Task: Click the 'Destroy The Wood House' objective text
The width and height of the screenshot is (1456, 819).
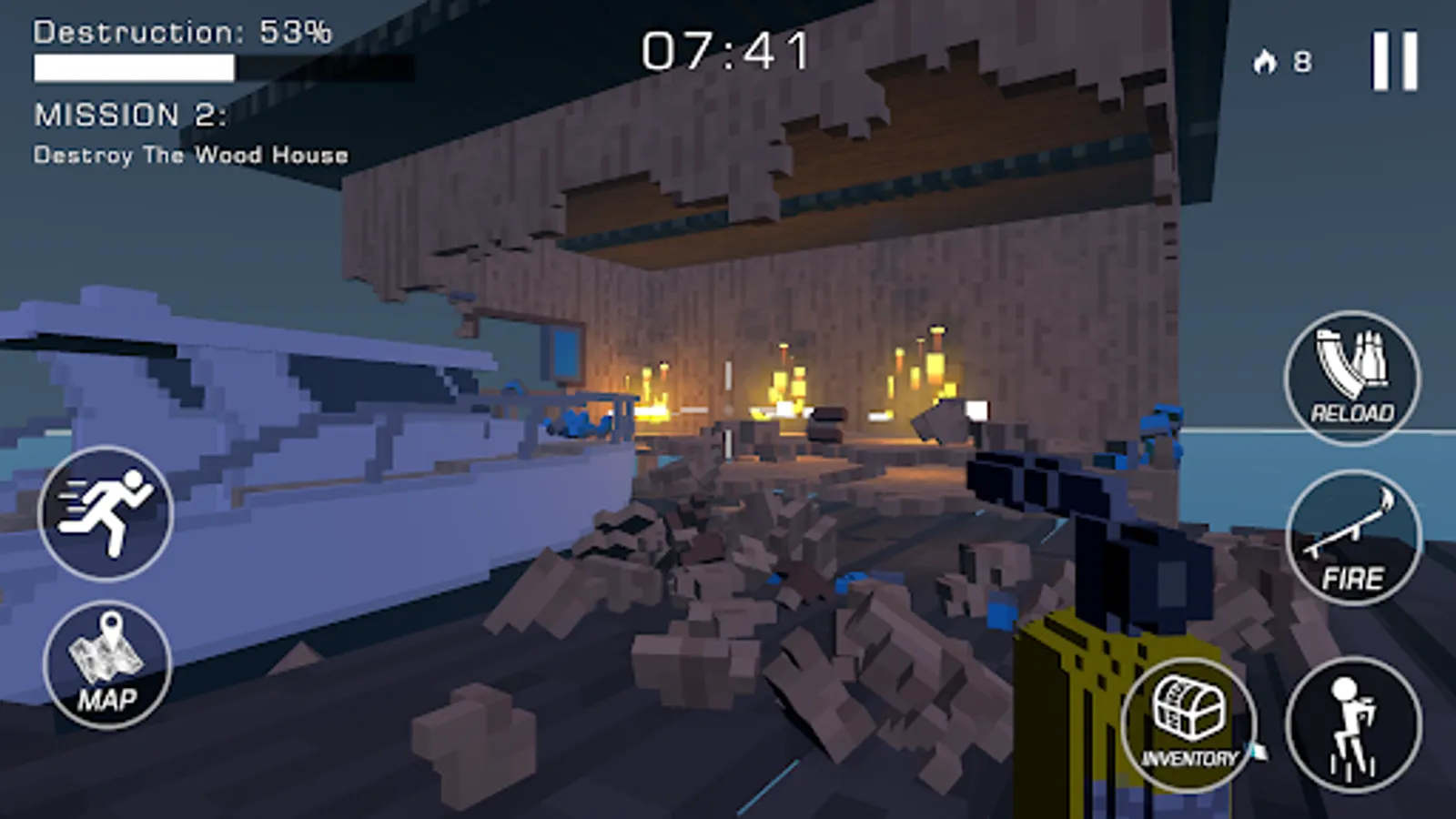Action: coord(191,155)
